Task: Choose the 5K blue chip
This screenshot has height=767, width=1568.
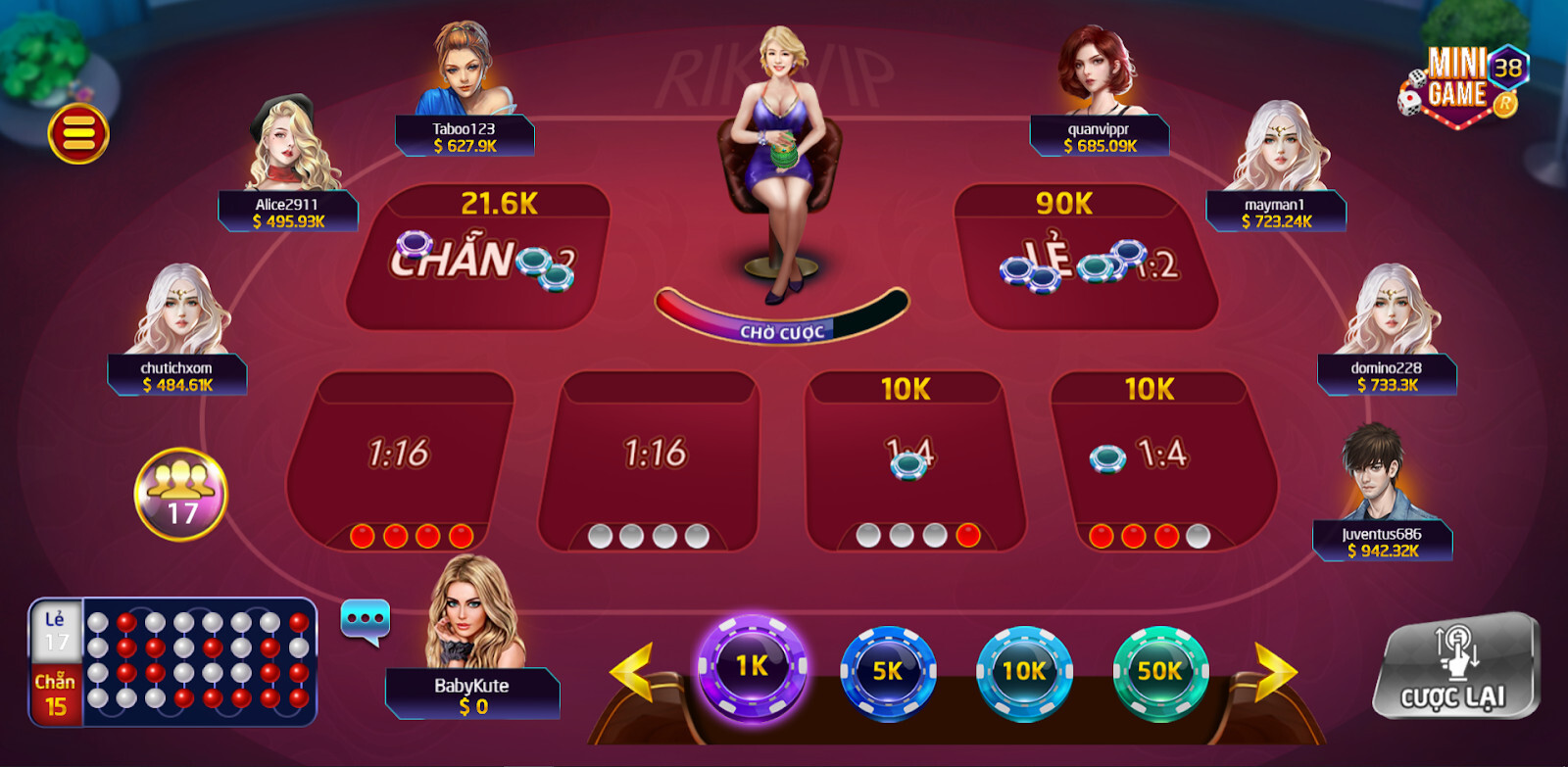Action: click(888, 672)
